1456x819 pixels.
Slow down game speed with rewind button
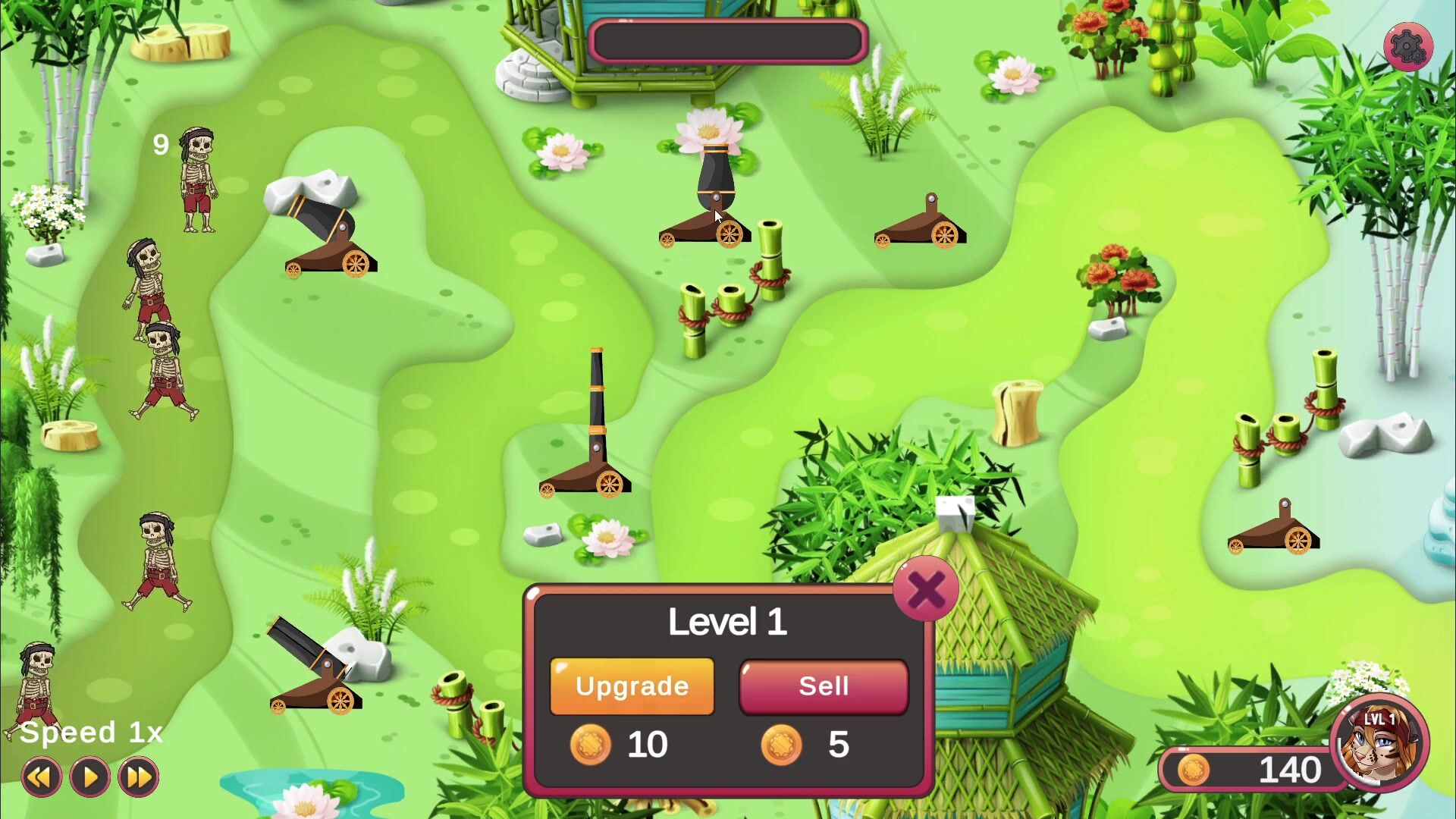point(41,777)
